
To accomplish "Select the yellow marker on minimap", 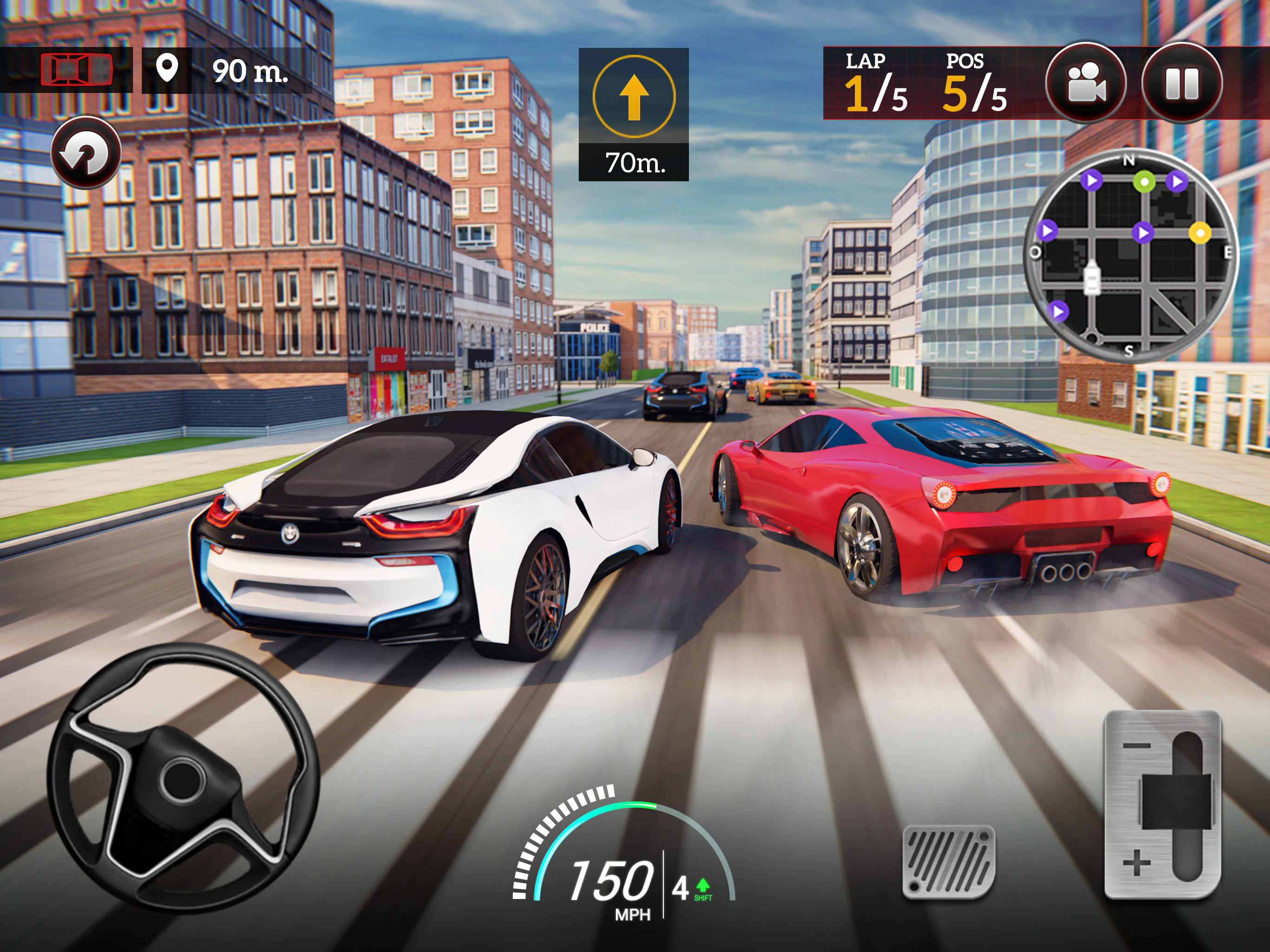I will click(x=1199, y=232).
